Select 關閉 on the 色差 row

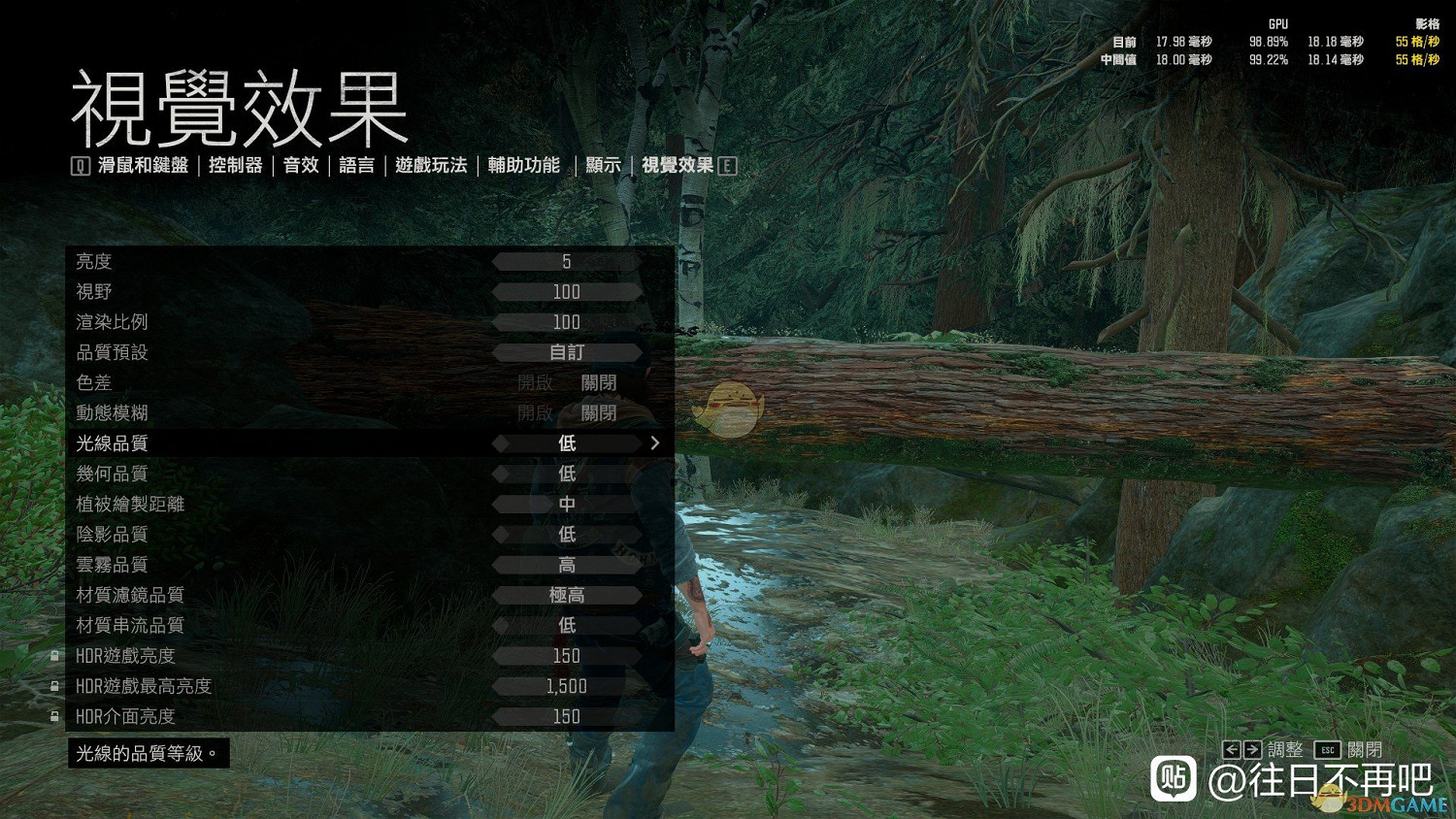click(x=601, y=382)
